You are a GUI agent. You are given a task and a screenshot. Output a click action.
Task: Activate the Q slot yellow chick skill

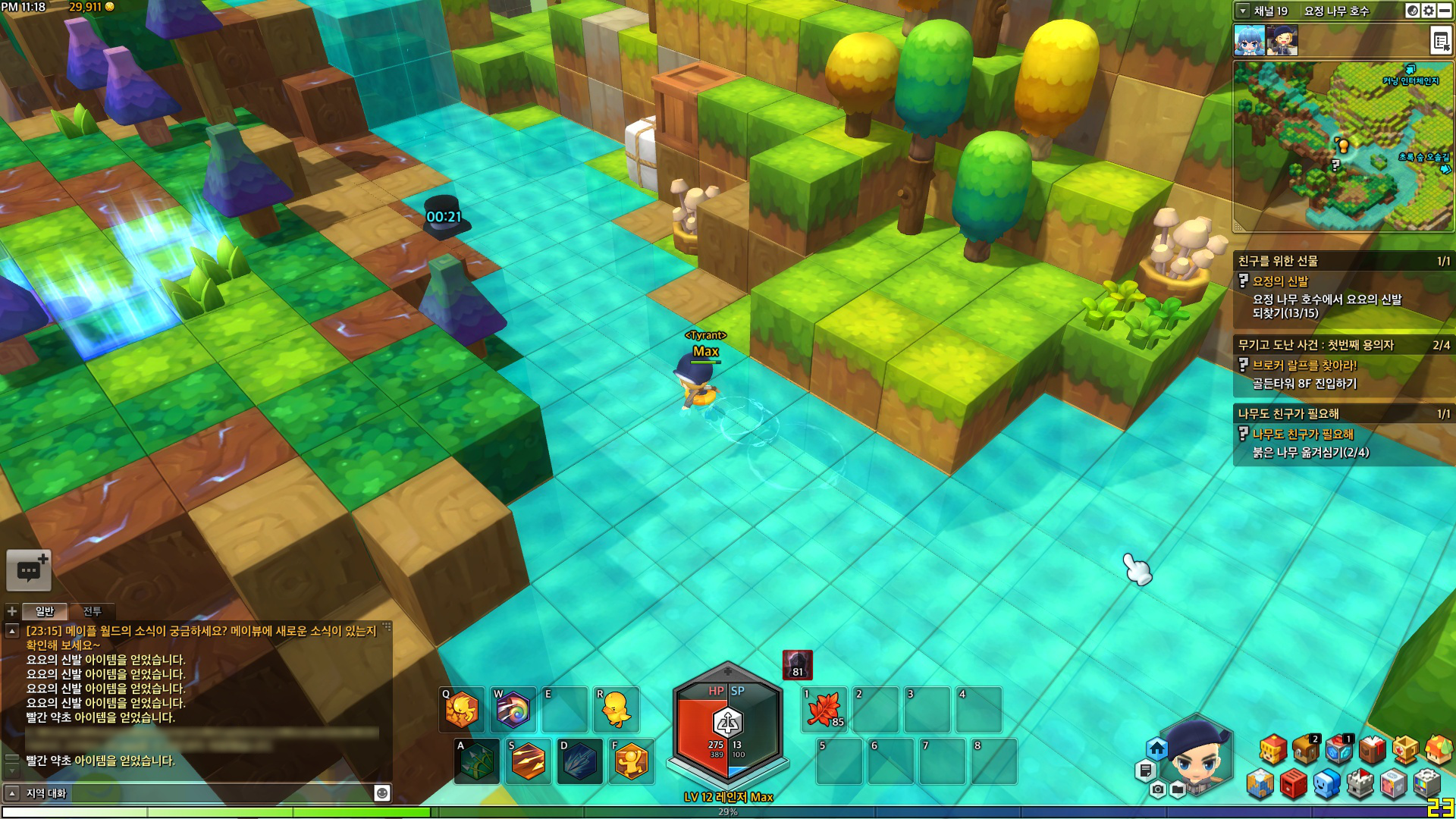point(462,710)
